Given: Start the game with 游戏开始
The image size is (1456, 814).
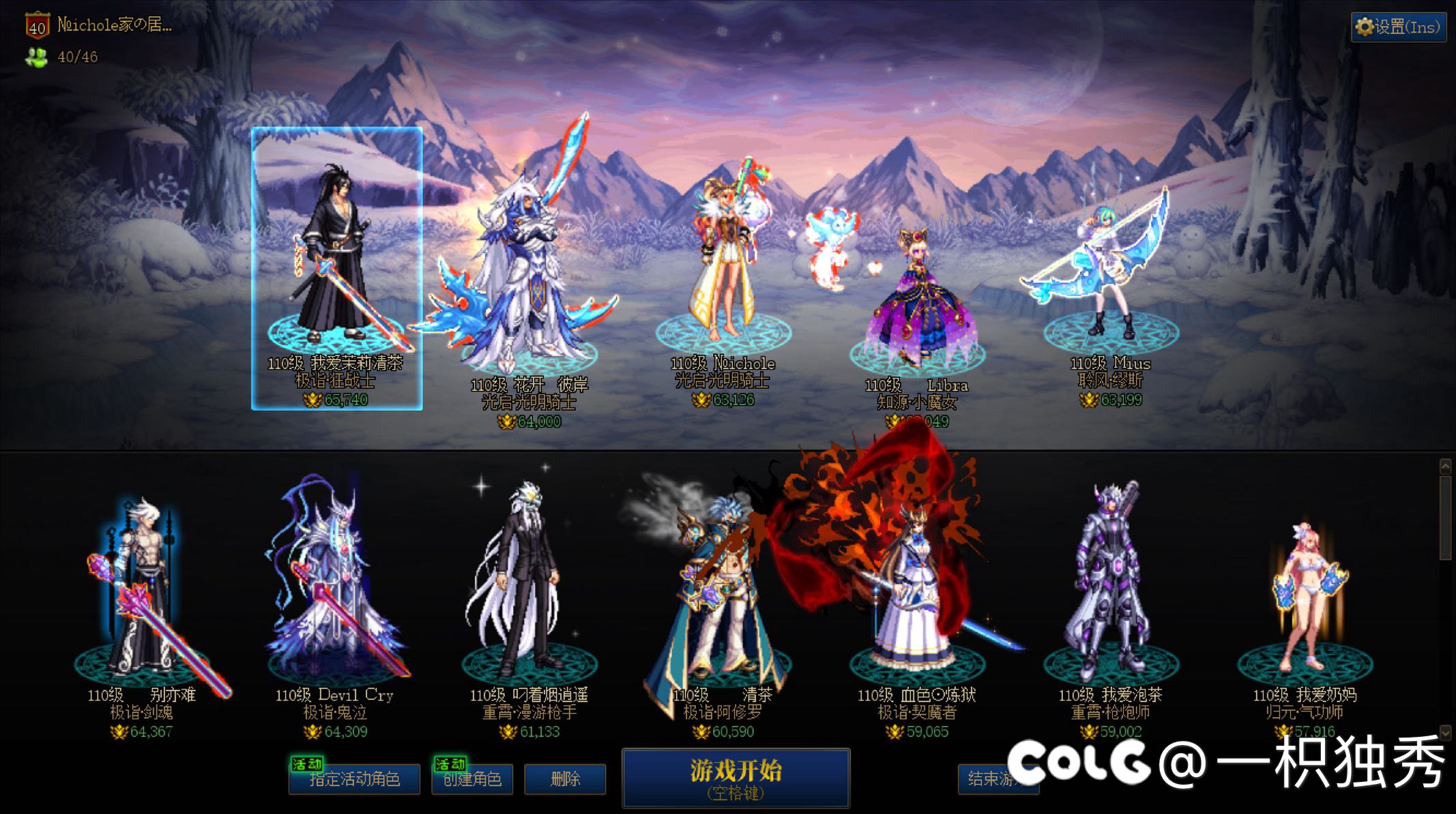Looking at the screenshot, I should pyautogui.click(x=736, y=778).
